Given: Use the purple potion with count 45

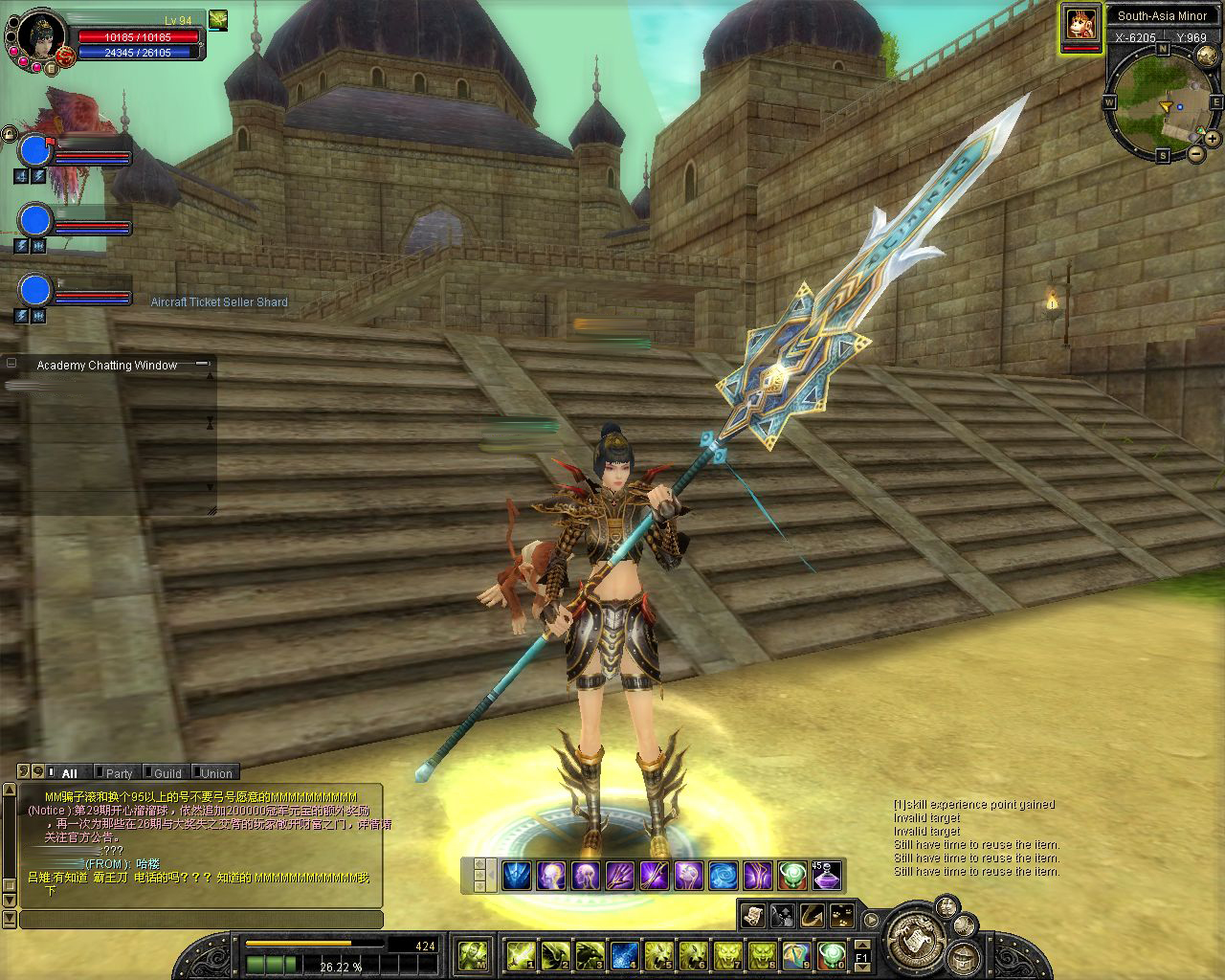Looking at the screenshot, I should pyautogui.click(x=826, y=875).
